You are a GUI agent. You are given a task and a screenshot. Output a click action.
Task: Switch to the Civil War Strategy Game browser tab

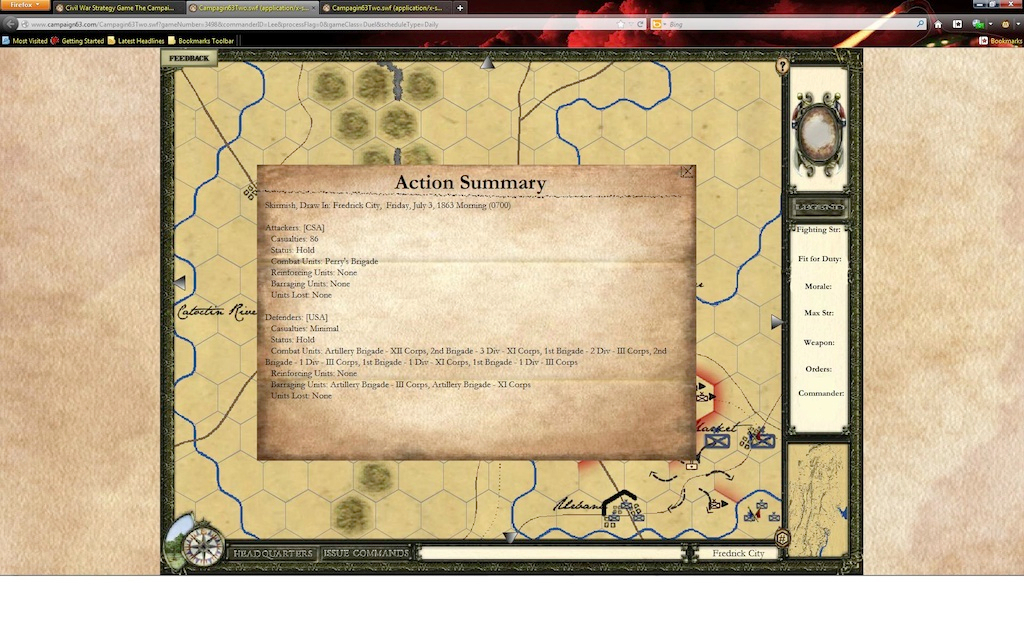point(116,7)
